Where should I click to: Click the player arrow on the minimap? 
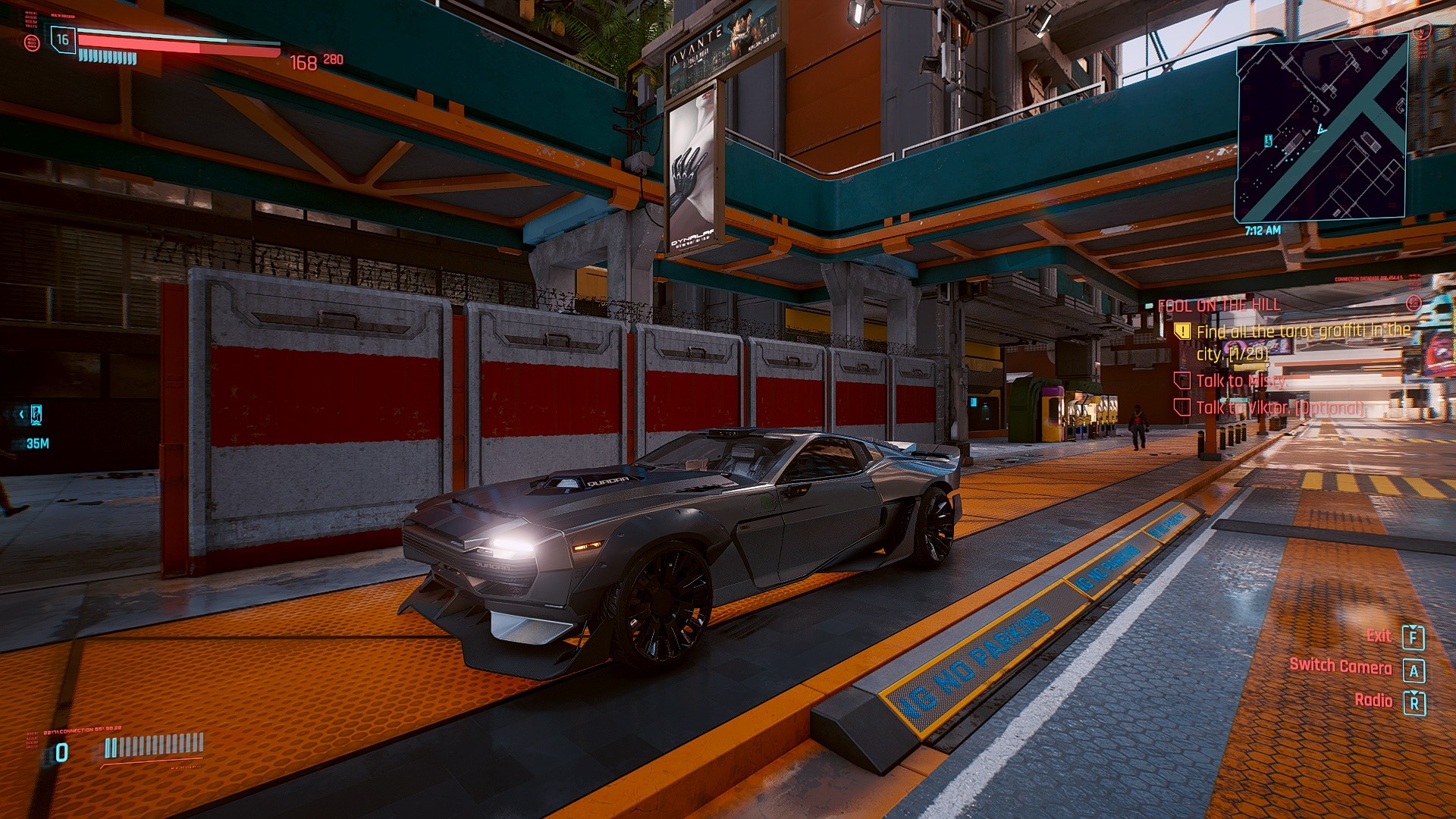1322,130
